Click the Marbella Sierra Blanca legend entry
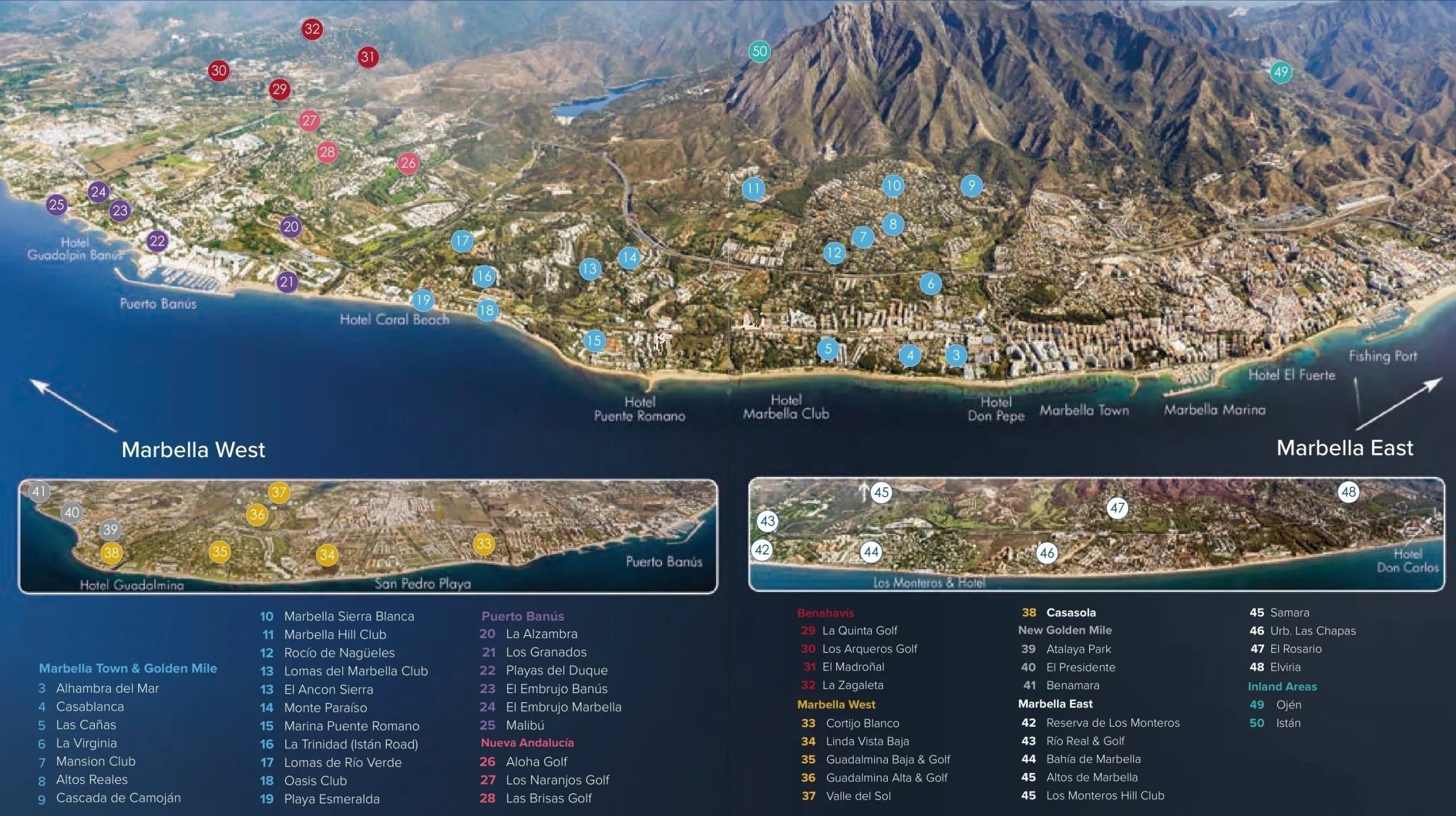 pyautogui.click(x=349, y=616)
